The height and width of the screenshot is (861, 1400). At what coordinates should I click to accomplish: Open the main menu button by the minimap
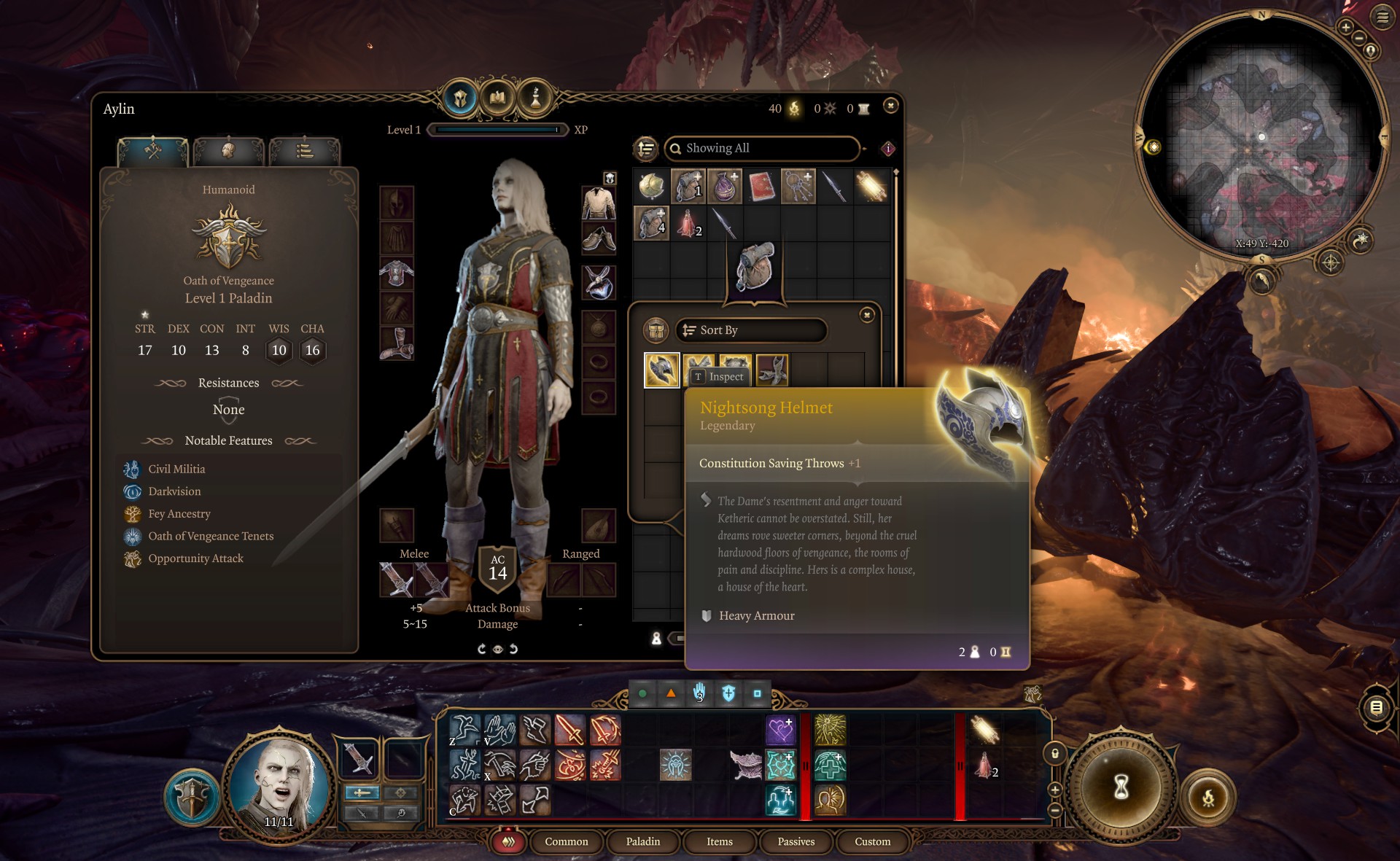[1382, 17]
